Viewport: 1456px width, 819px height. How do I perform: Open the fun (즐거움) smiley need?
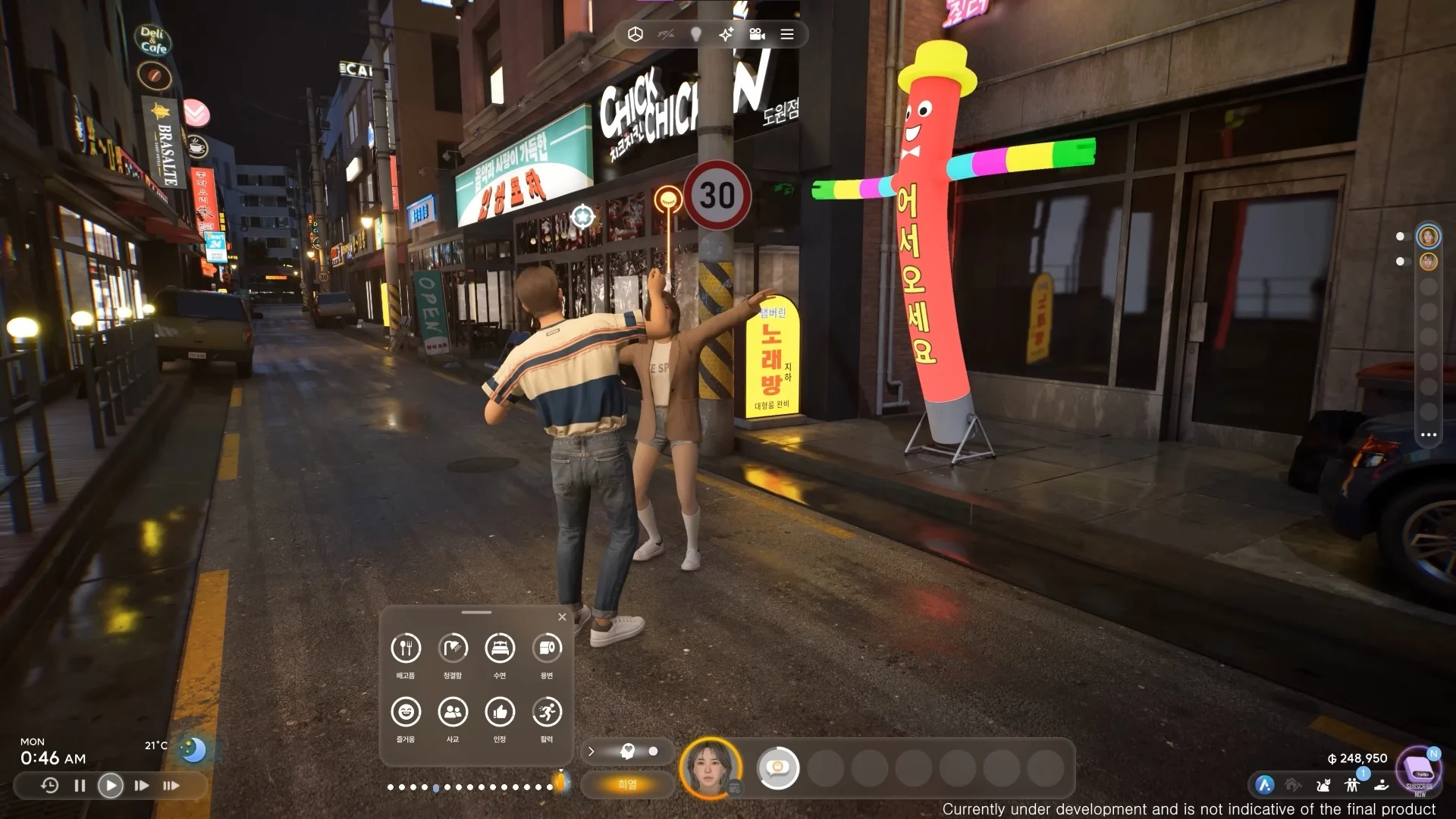tap(406, 712)
